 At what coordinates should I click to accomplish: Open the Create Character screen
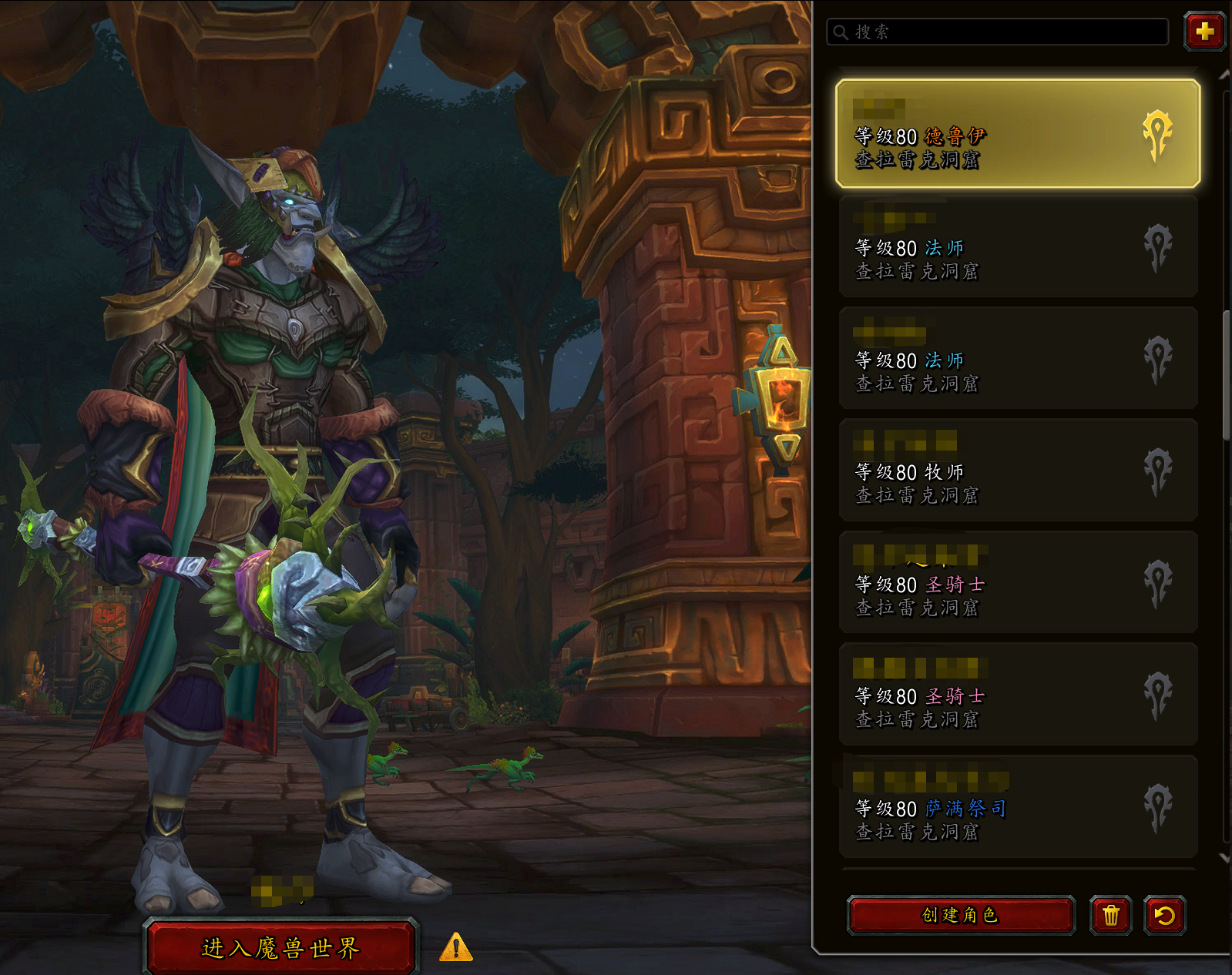960,915
